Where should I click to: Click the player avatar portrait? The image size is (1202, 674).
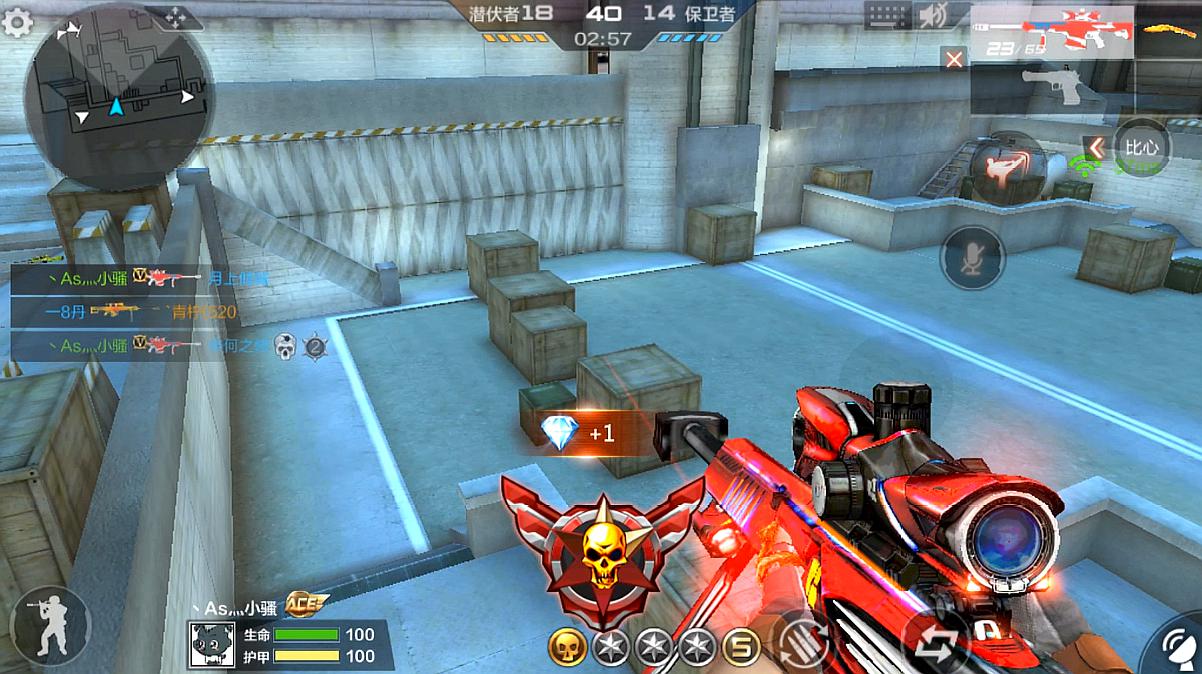click(x=212, y=646)
